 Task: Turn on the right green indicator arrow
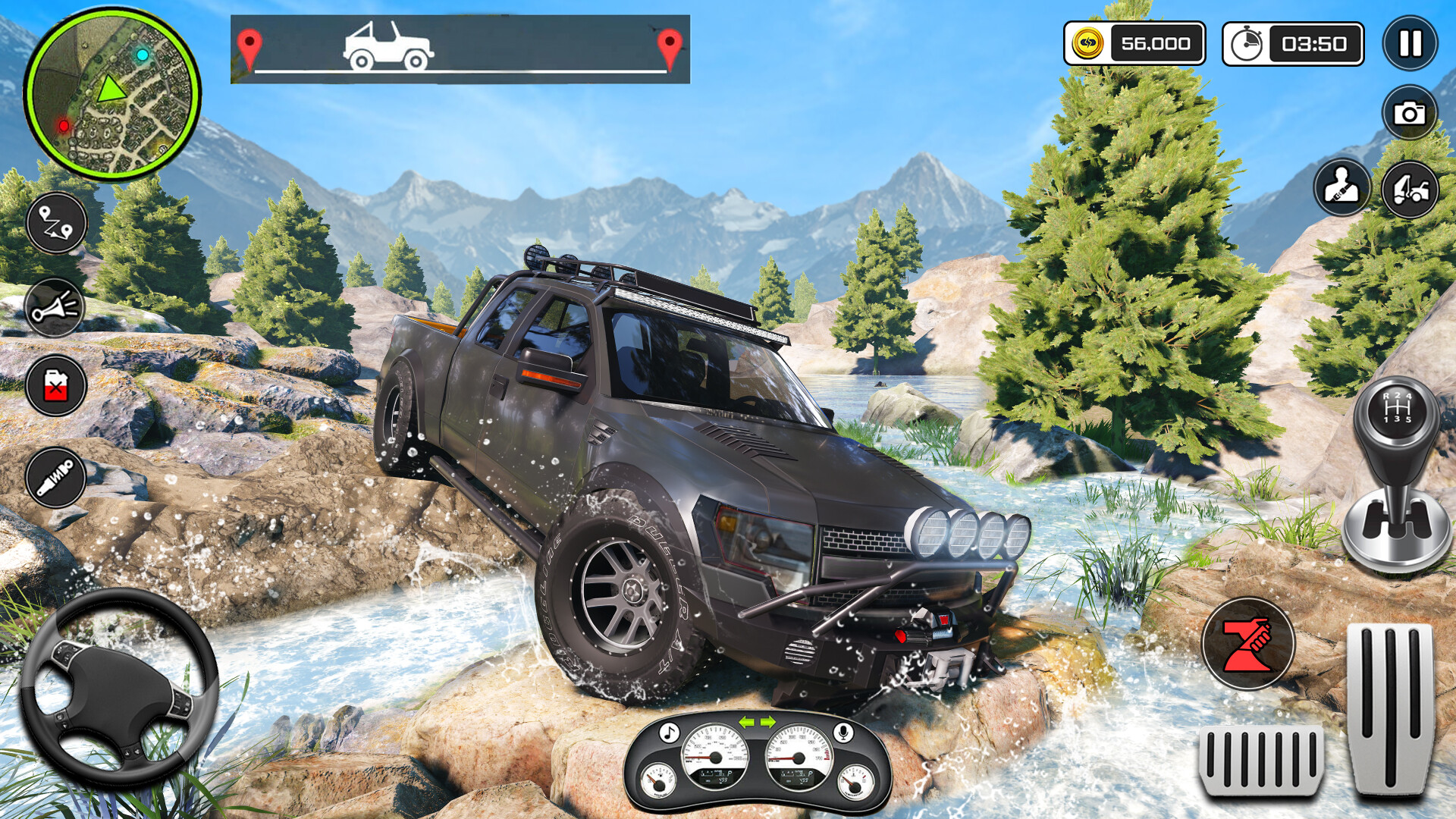[767, 721]
